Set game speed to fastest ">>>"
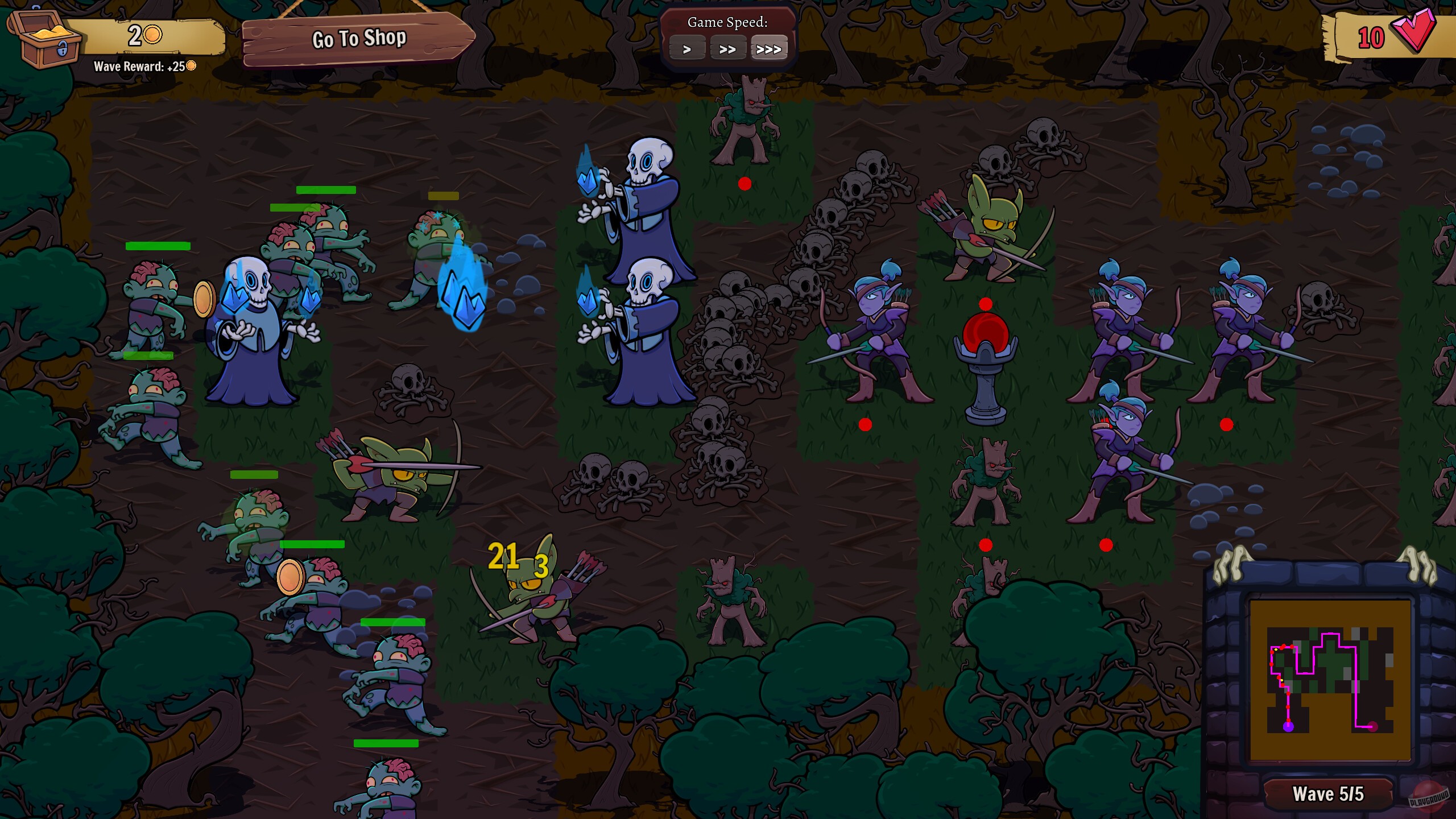This screenshot has height=819, width=1456. [x=770, y=48]
